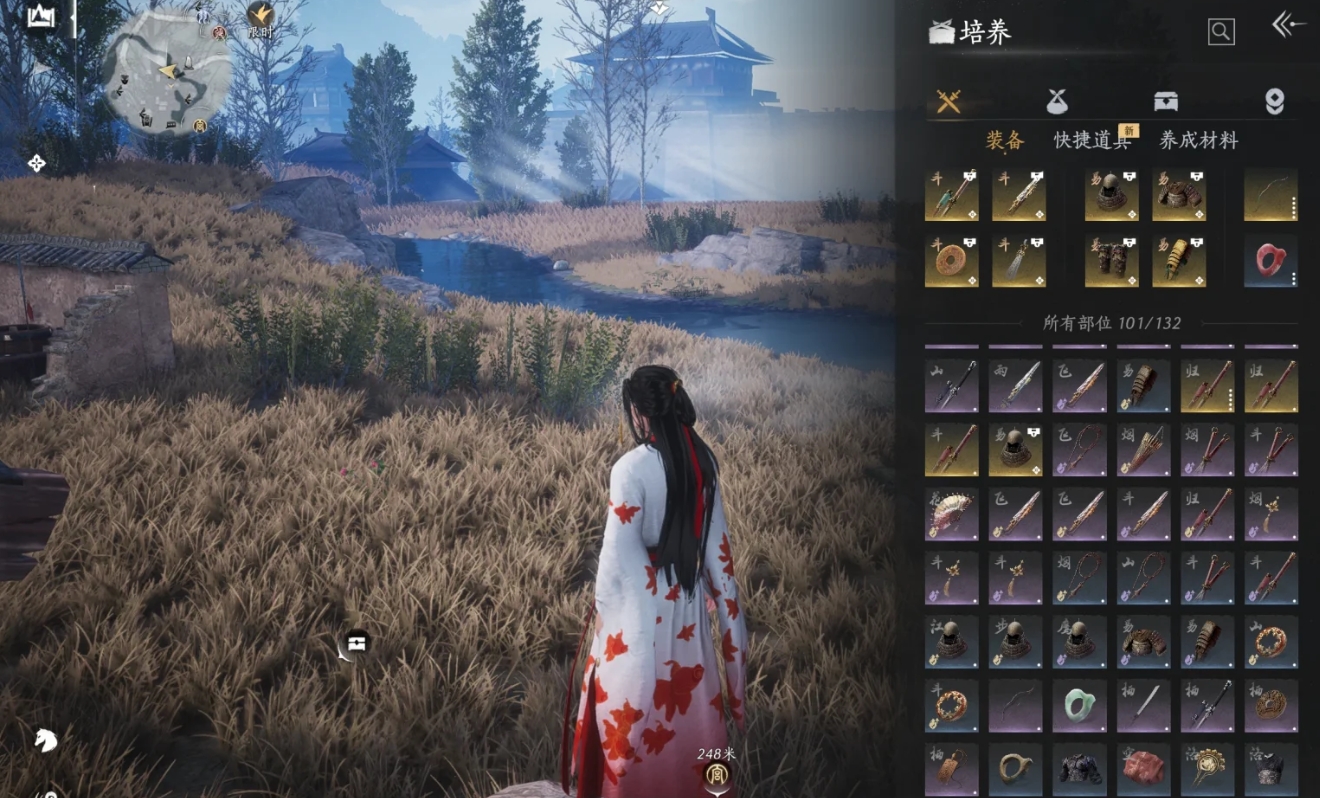Viewport: 1320px width, 798px height.
Task: Close the panel with the arrow button
Action: point(1287,26)
